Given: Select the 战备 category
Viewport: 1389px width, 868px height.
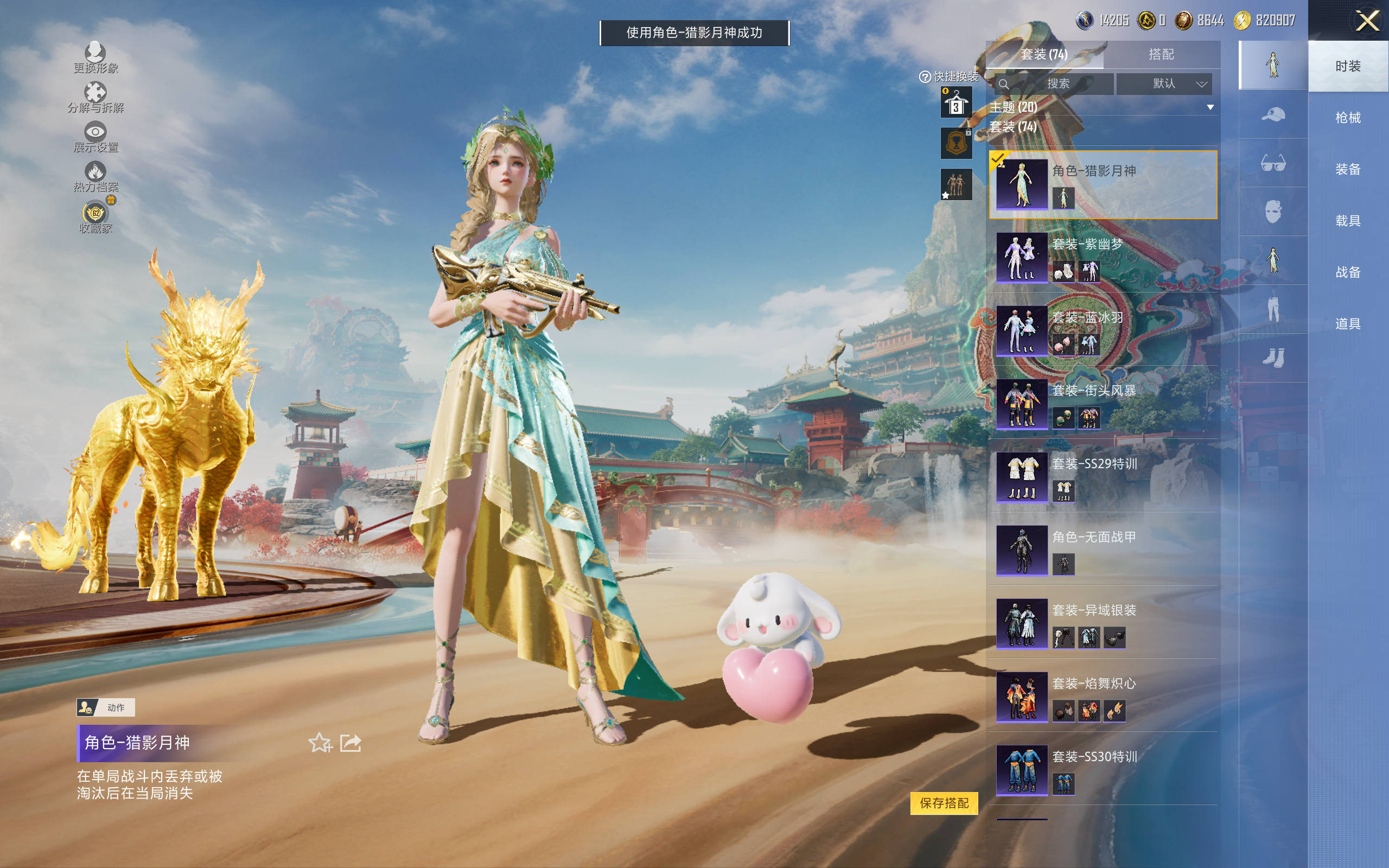Looking at the screenshot, I should coord(1347,272).
